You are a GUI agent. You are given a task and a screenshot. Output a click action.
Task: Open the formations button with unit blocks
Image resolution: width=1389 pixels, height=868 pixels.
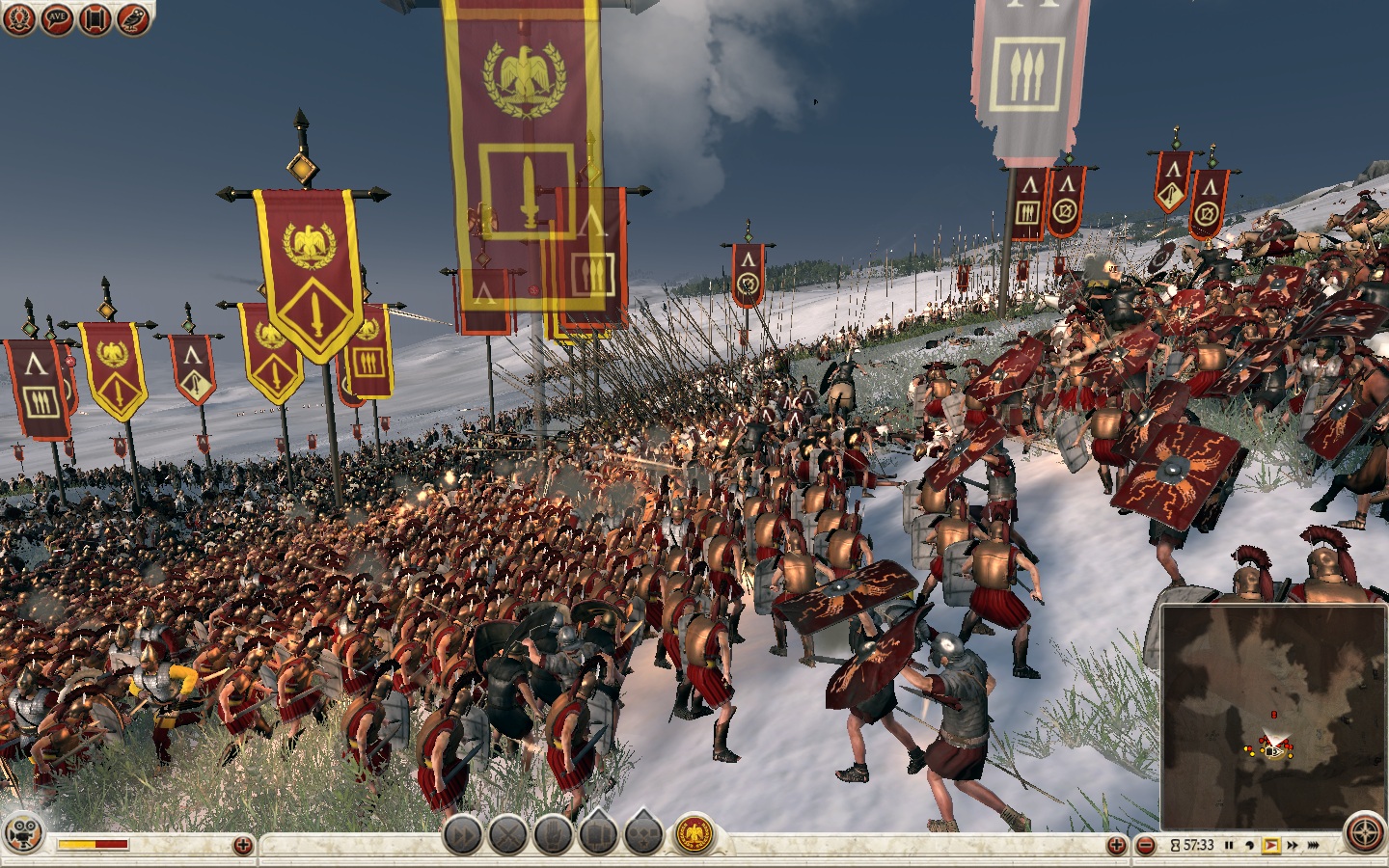pyautogui.click(x=598, y=835)
